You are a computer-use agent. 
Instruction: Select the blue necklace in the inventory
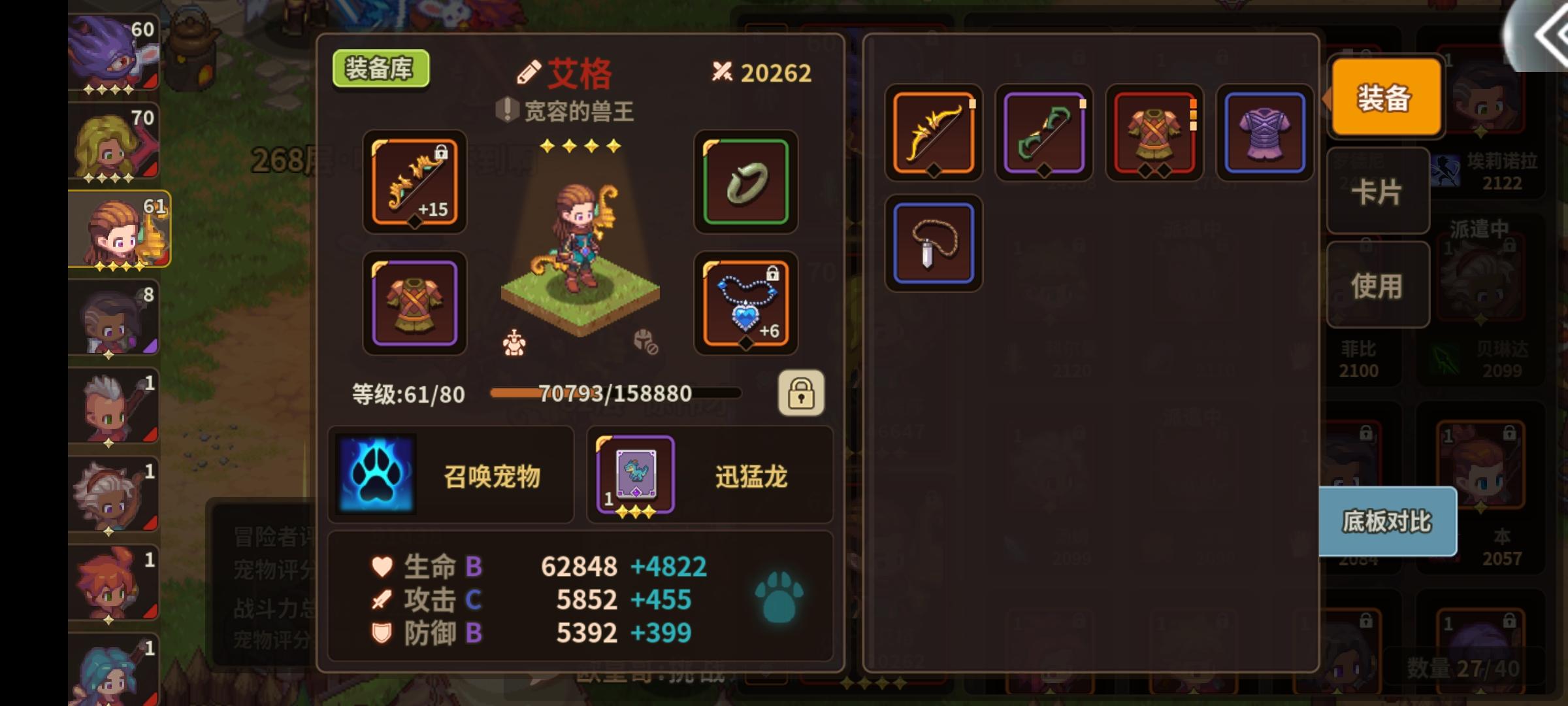click(x=933, y=243)
